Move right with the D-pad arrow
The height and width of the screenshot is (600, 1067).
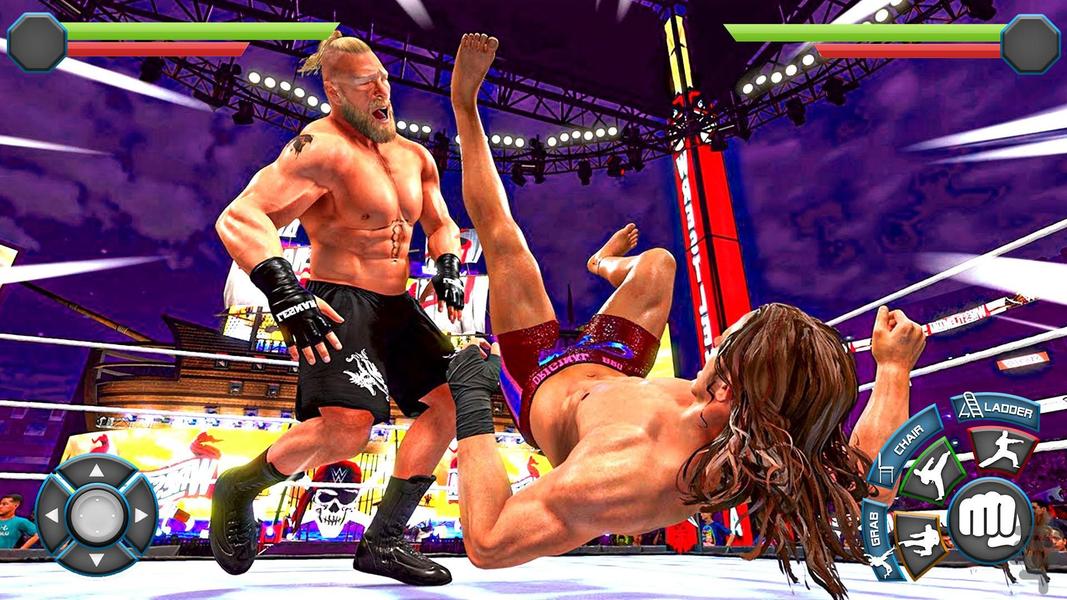tap(142, 516)
